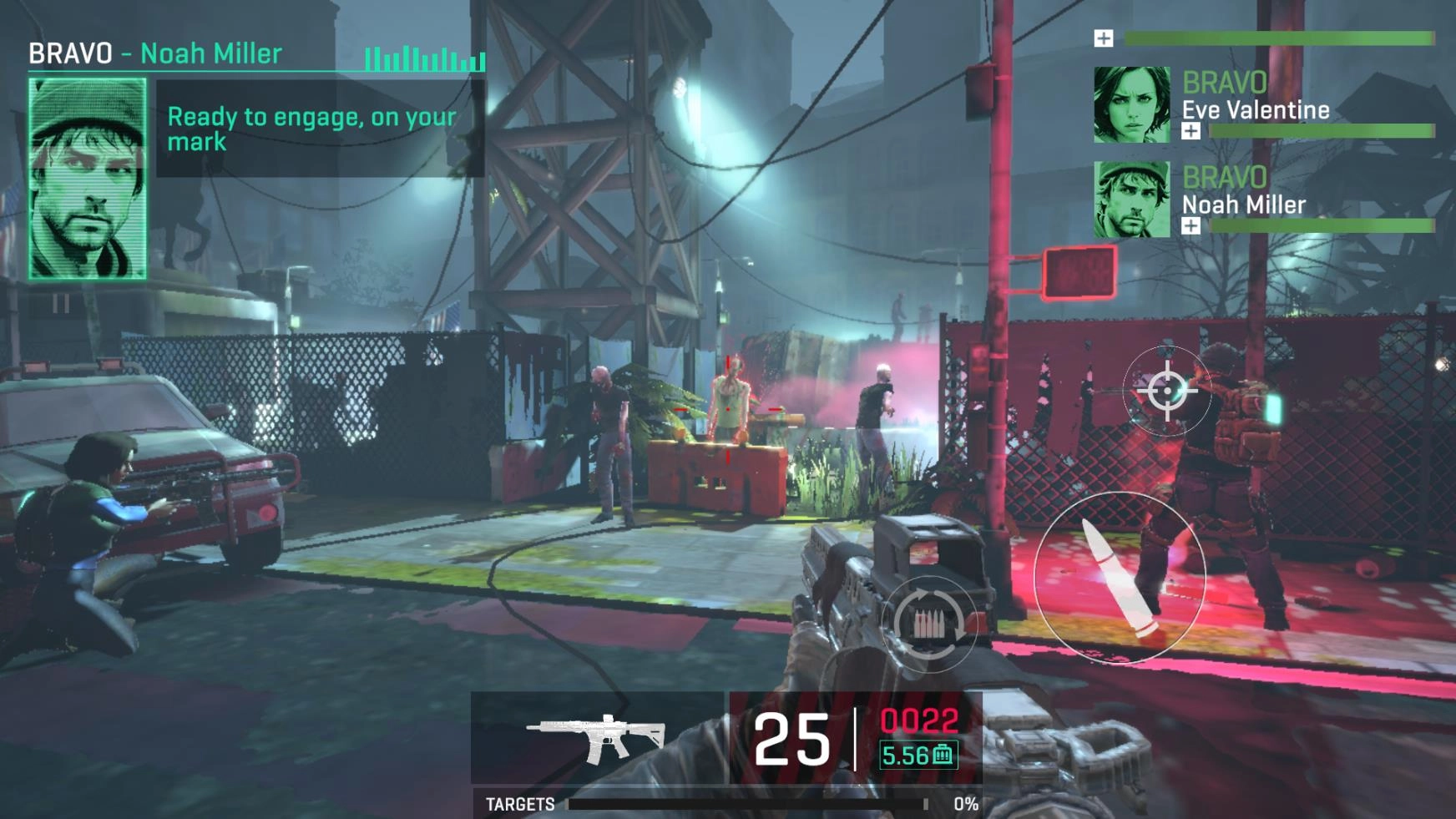
Task: Switch weapon via the rifle icon
Action: coord(596,738)
